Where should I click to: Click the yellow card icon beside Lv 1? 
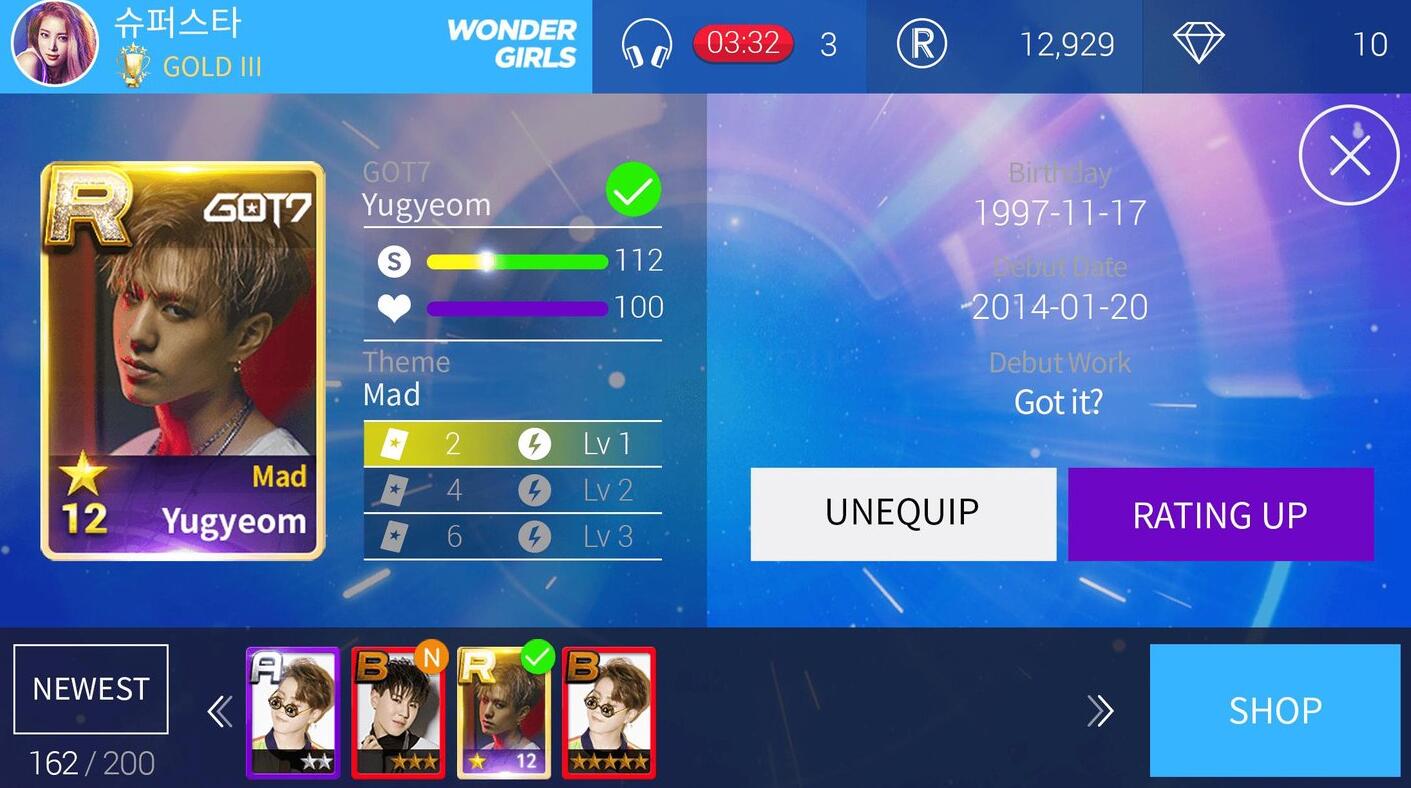pyautogui.click(x=394, y=442)
